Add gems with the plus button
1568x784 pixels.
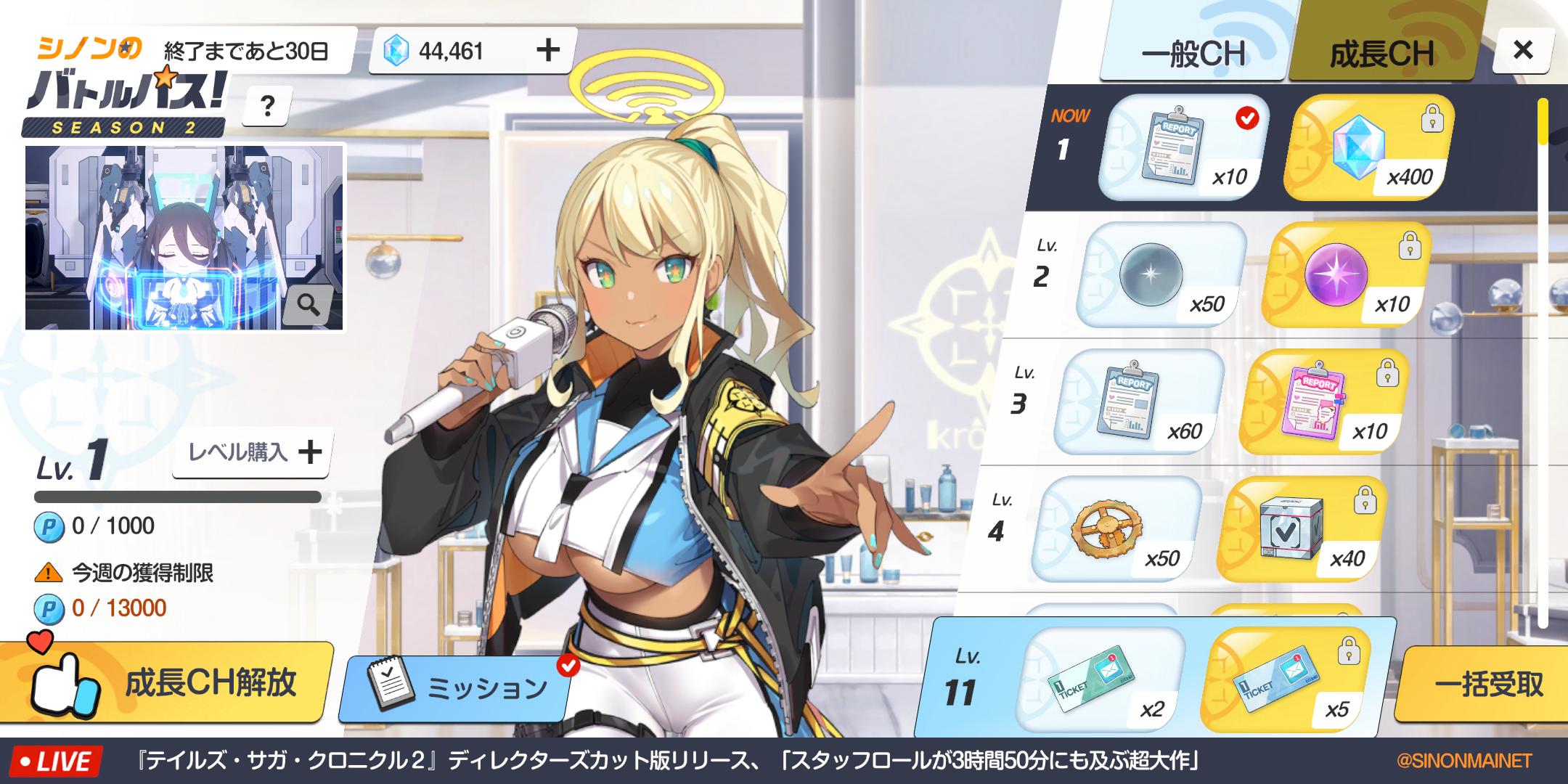coord(548,50)
